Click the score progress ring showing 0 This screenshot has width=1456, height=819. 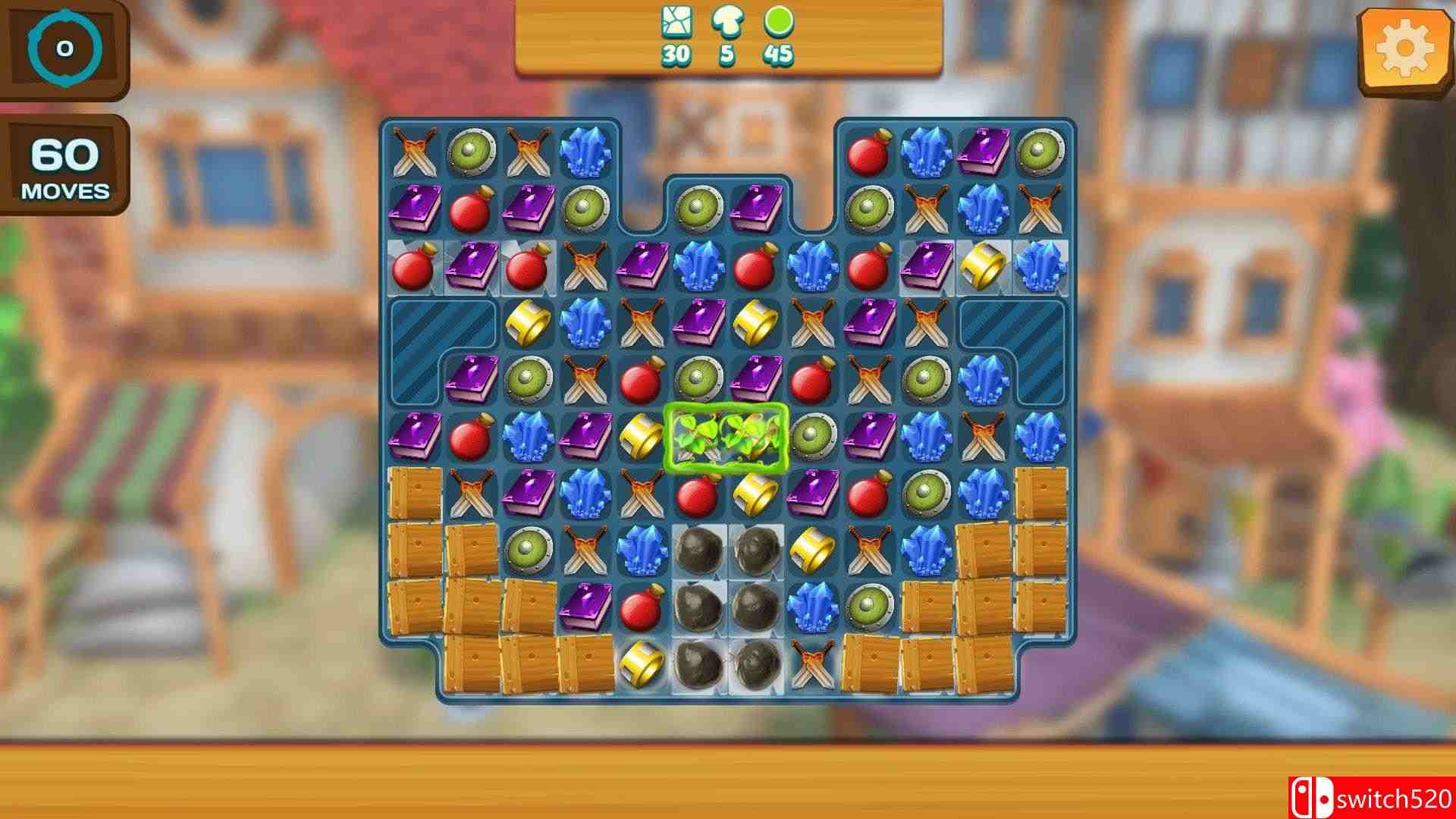64,47
